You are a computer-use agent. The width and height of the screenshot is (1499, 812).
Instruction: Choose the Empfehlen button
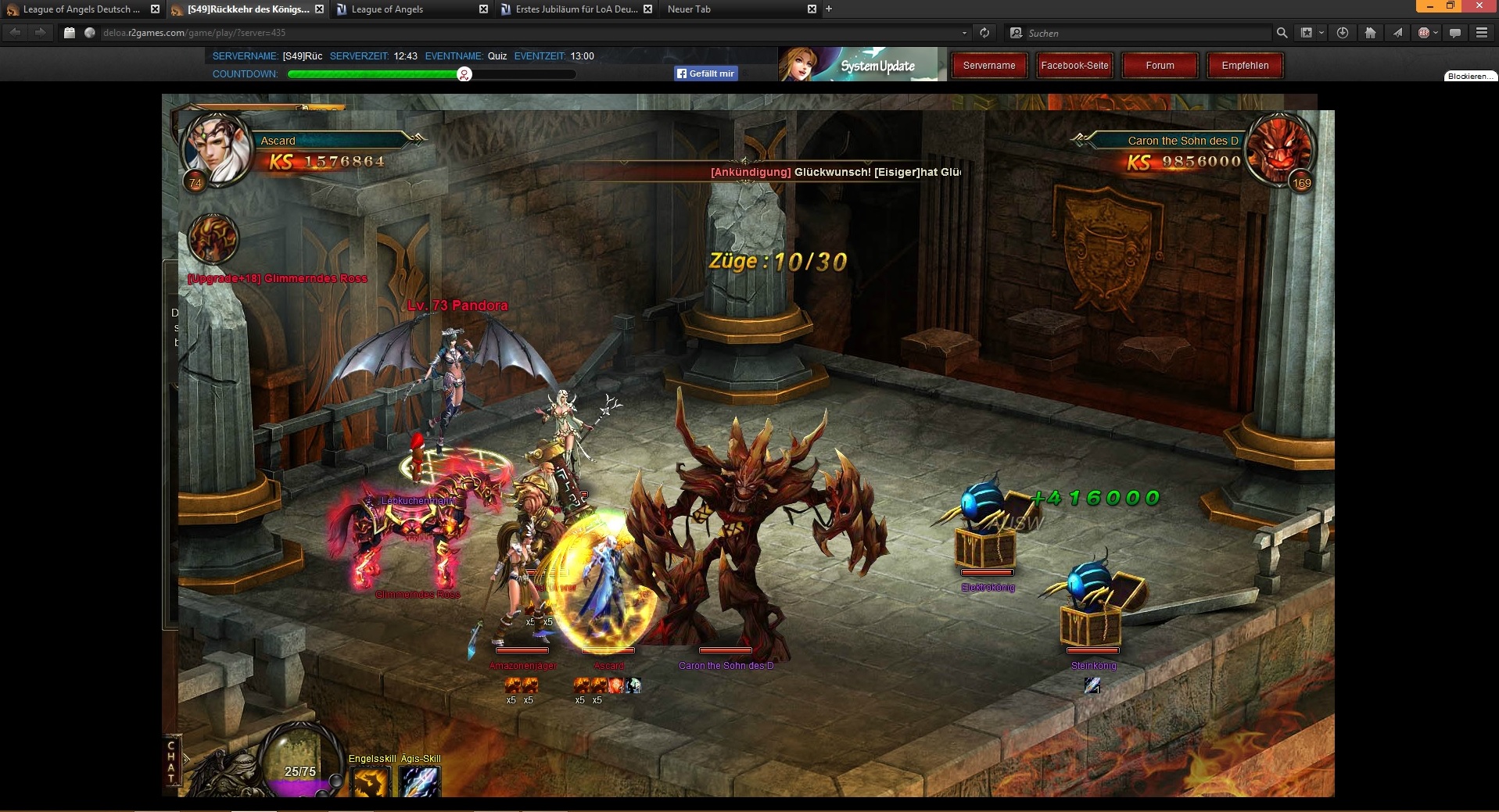(x=1245, y=66)
